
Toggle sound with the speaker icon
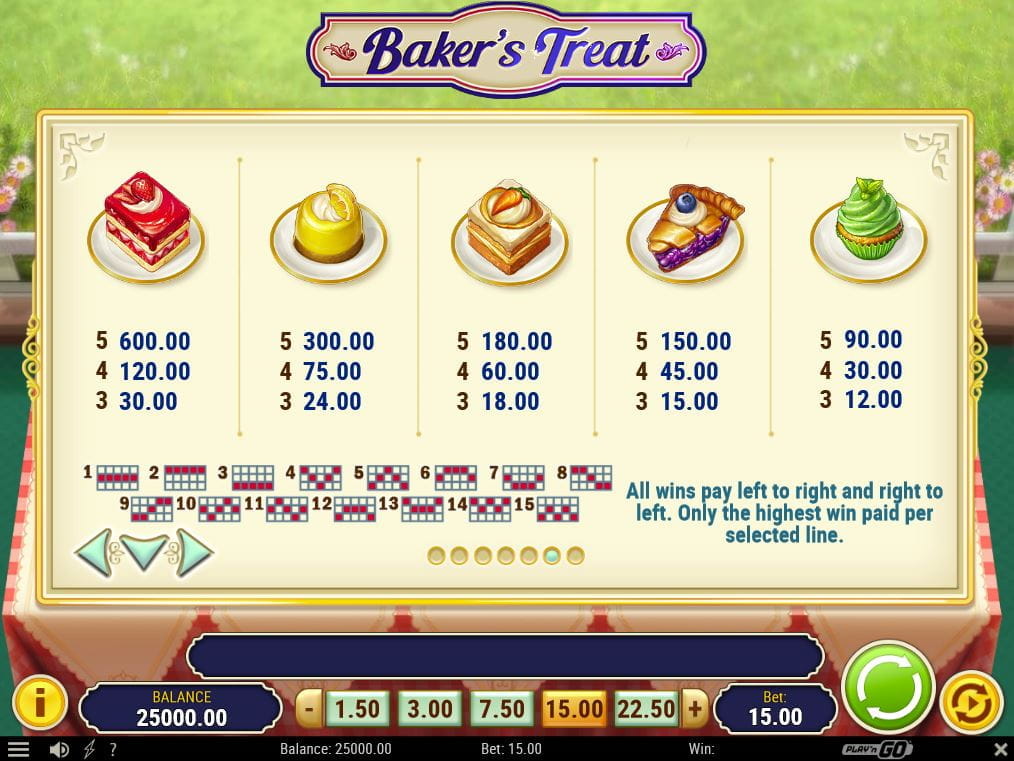(x=59, y=749)
